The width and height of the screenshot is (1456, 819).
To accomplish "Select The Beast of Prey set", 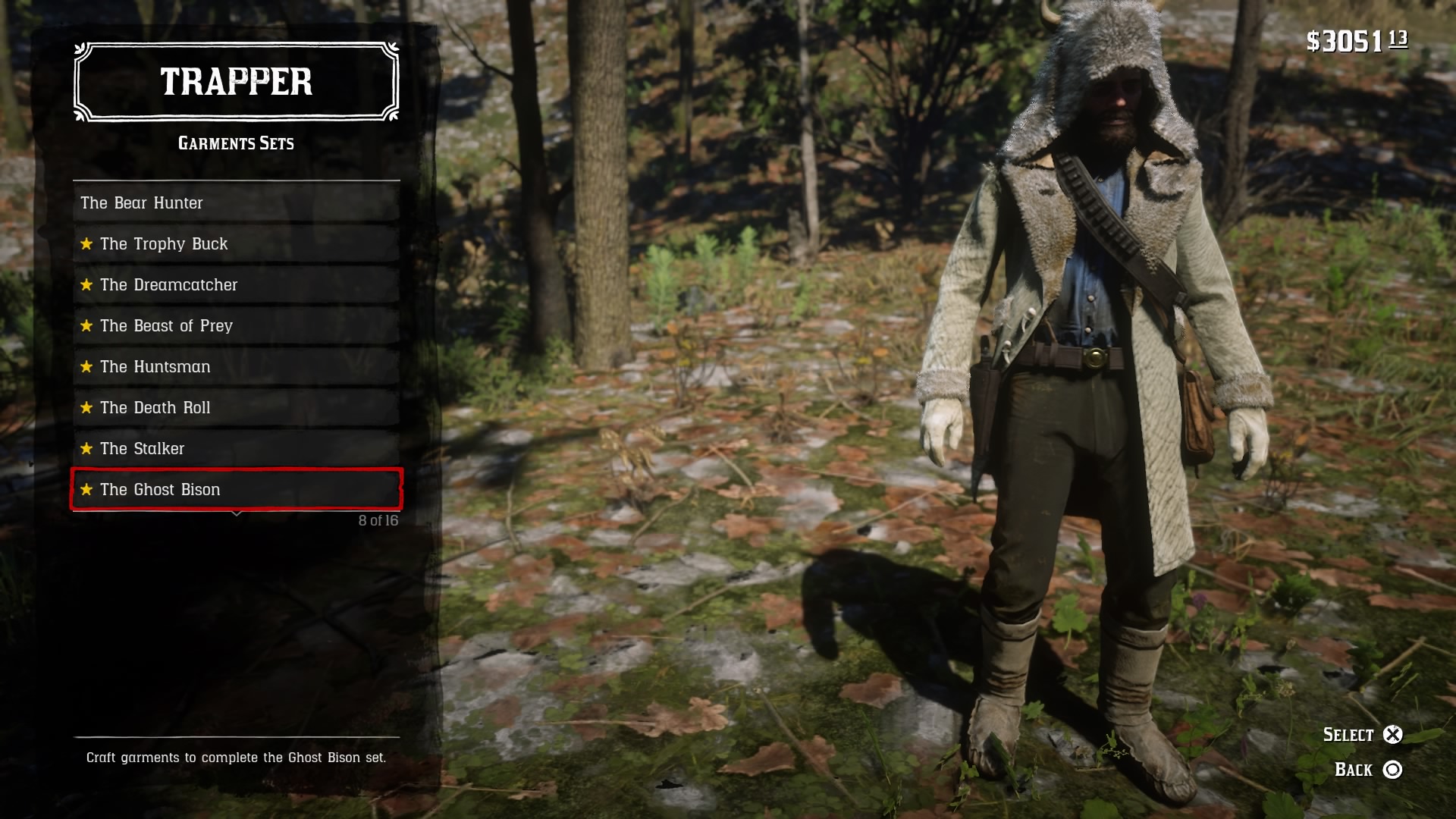I will (x=236, y=326).
